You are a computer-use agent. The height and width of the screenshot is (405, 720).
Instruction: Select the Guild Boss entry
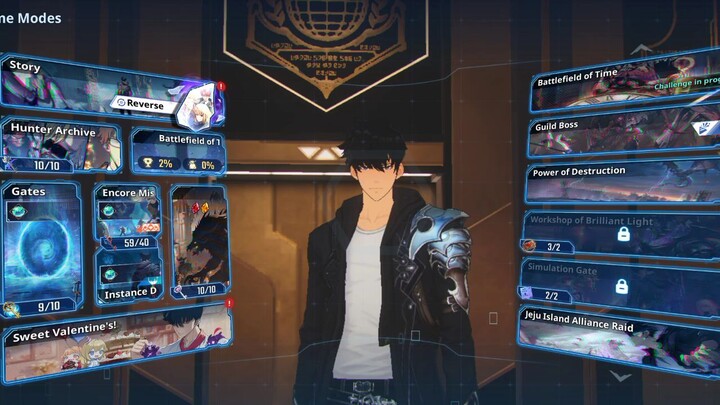624,133
